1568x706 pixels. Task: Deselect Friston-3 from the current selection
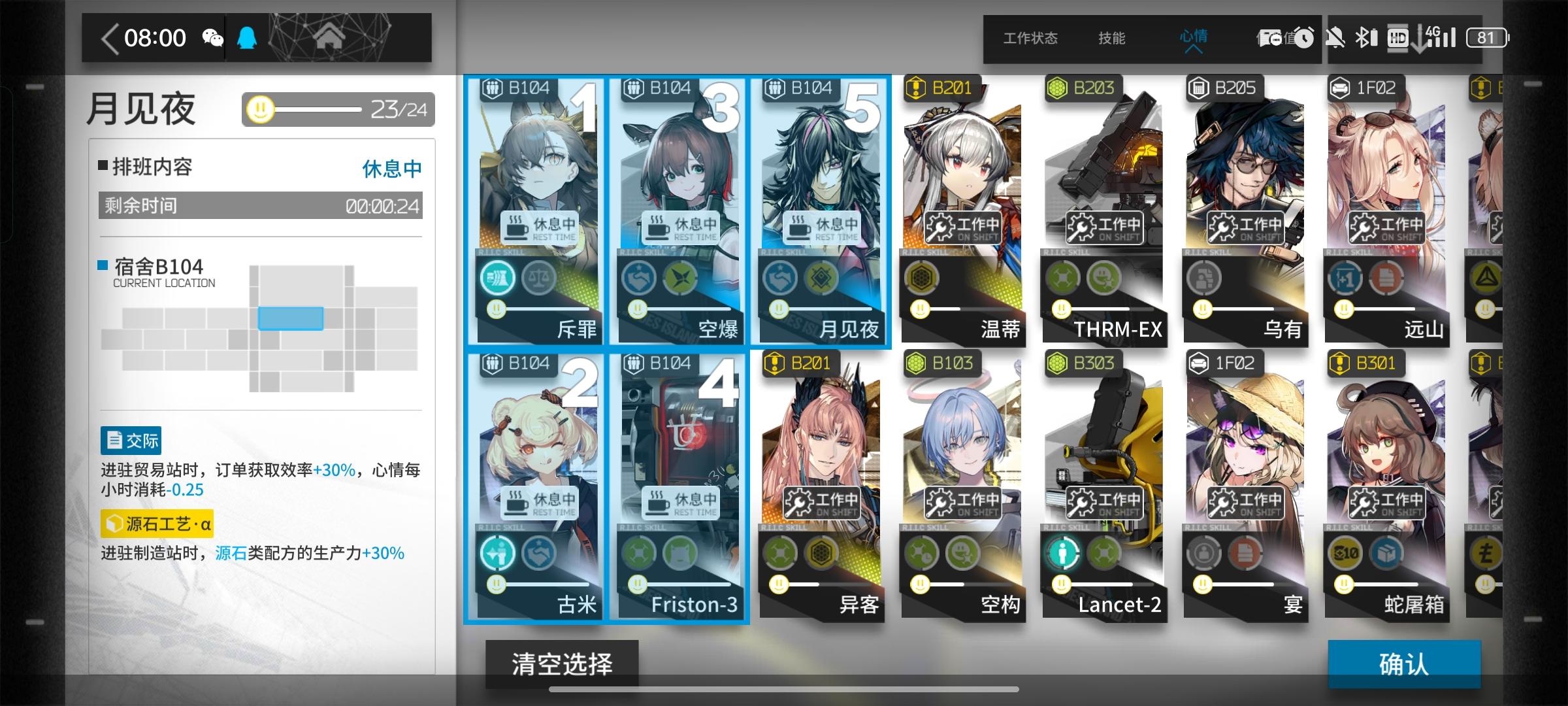tap(679, 458)
